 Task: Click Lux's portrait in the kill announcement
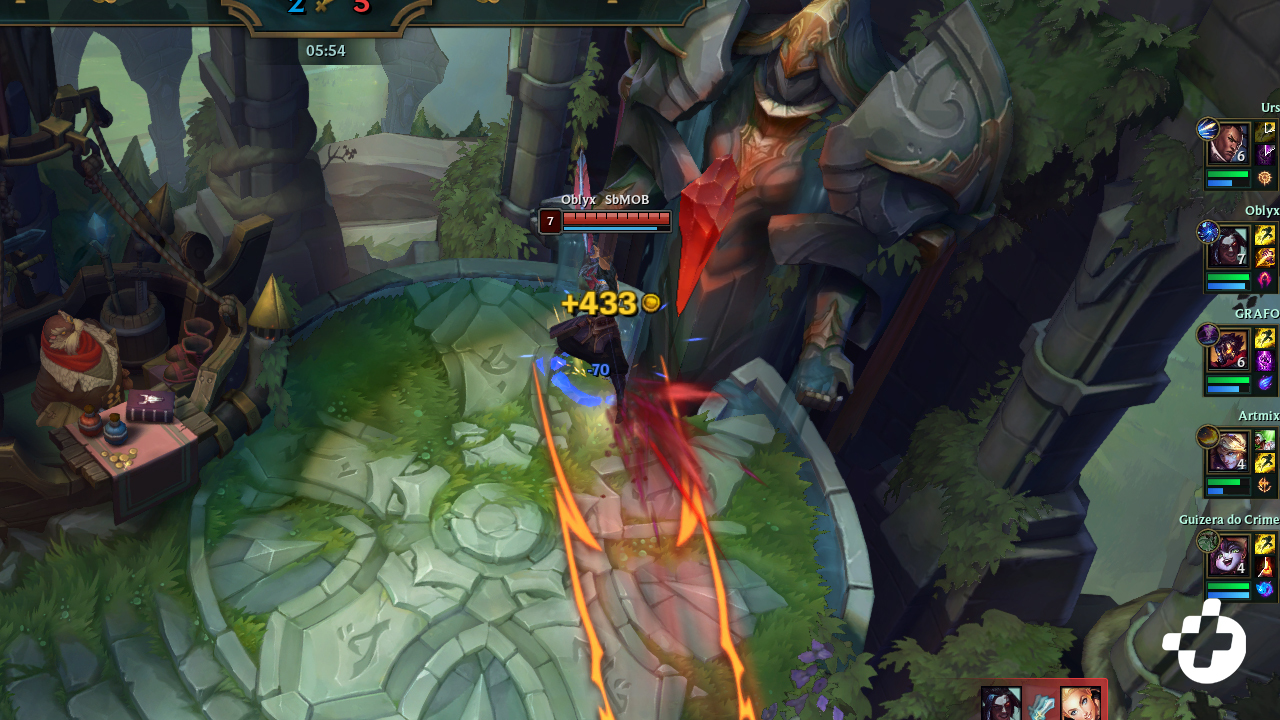1080,712
